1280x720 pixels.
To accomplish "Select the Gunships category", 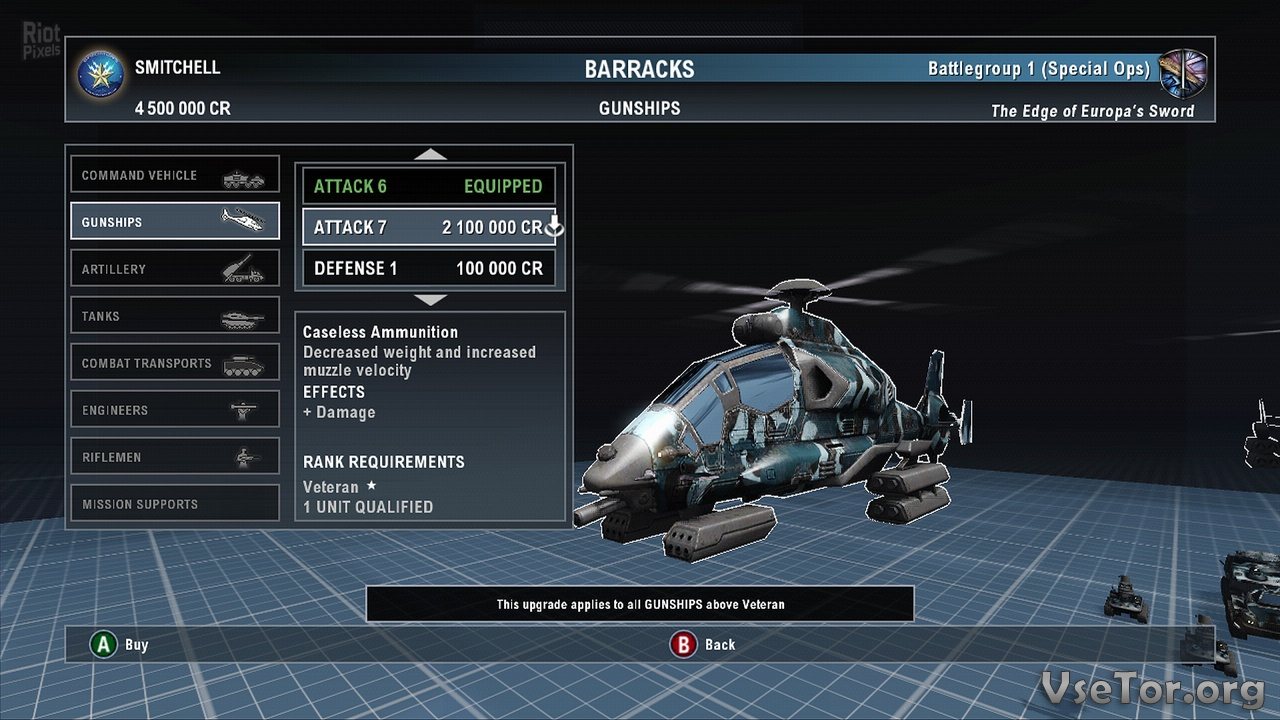I will coord(175,222).
